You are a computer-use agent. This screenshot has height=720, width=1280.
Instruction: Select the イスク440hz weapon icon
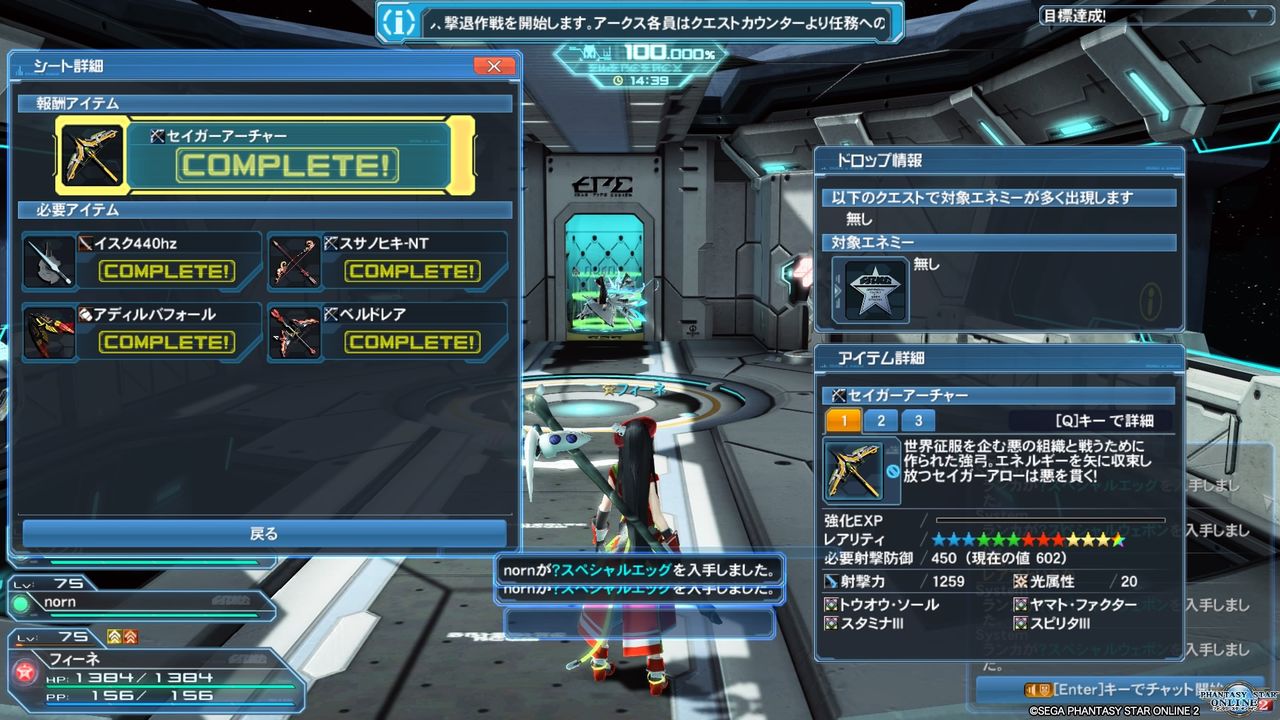pyautogui.click(x=48, y=260)
